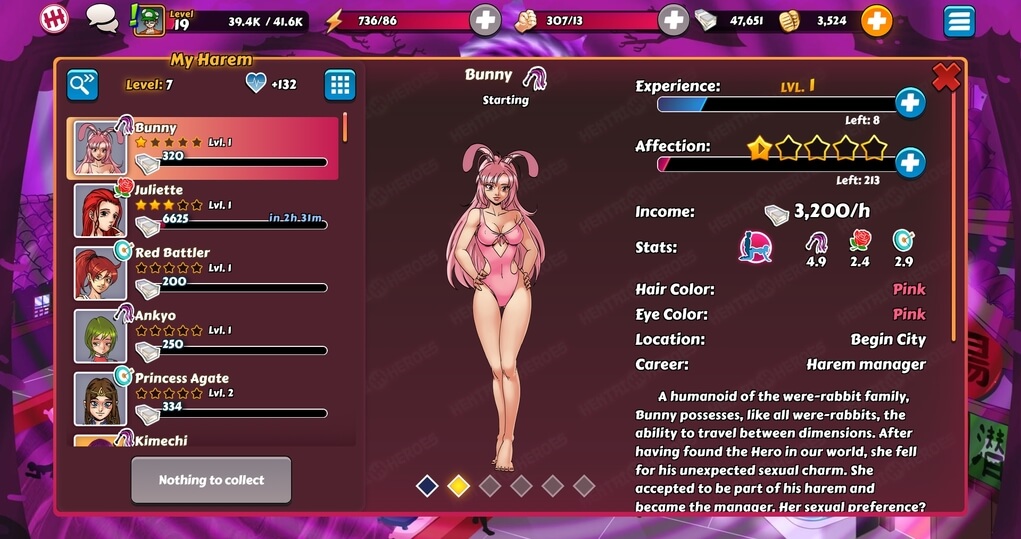The width and height of the screenshot is (1021, 539).
Task: Add affection with the plus button
Action: (x=909, y=162)
